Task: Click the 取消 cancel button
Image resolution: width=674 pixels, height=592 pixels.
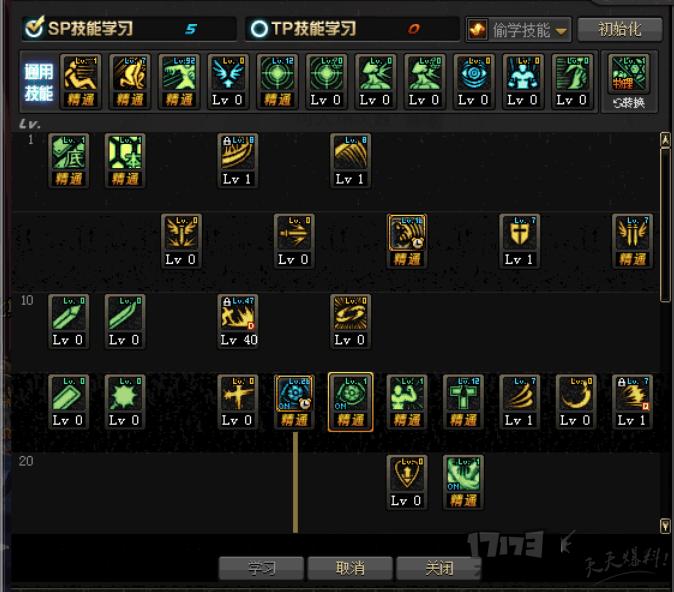Action: tap(349, 568)
